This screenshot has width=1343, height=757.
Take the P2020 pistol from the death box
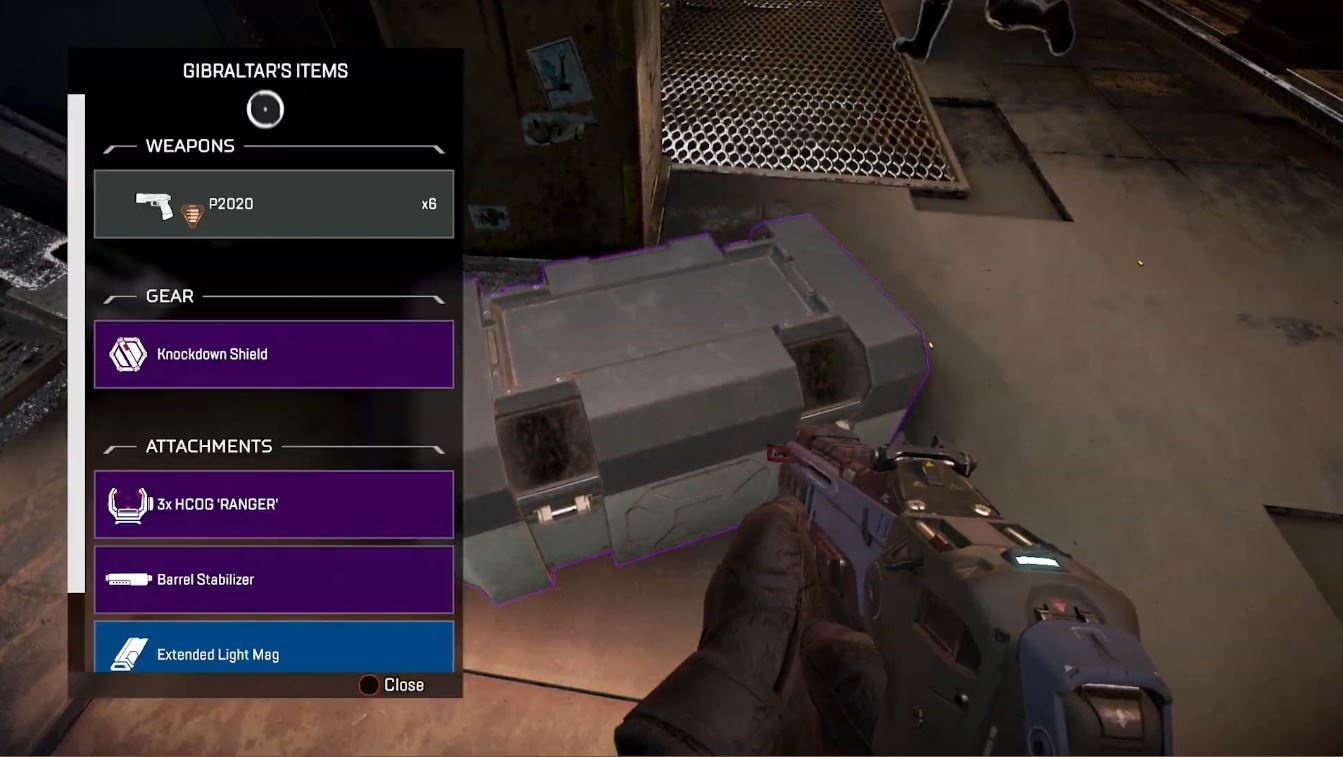click(x=273, y=204)
